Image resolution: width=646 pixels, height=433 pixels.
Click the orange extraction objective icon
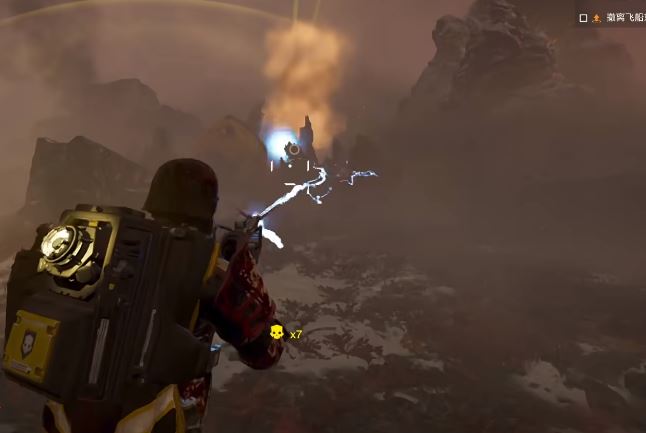597,18
